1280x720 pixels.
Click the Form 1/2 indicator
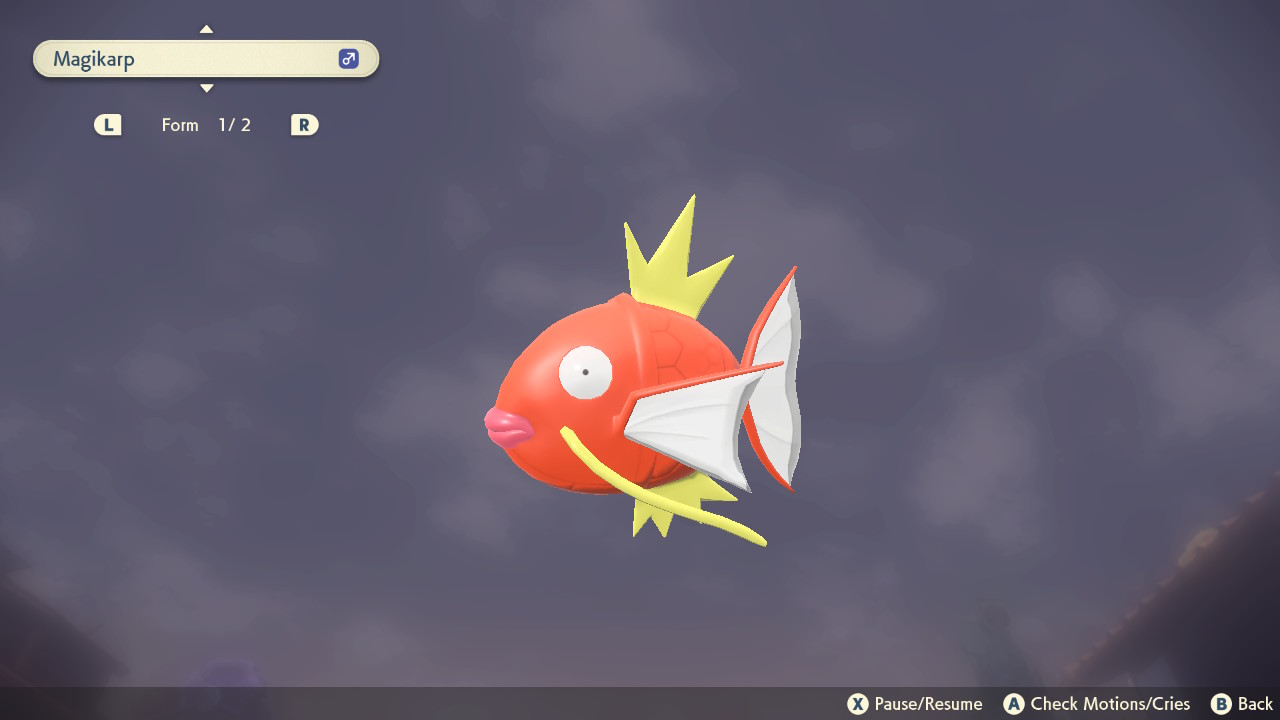click(x=206, y=124)
